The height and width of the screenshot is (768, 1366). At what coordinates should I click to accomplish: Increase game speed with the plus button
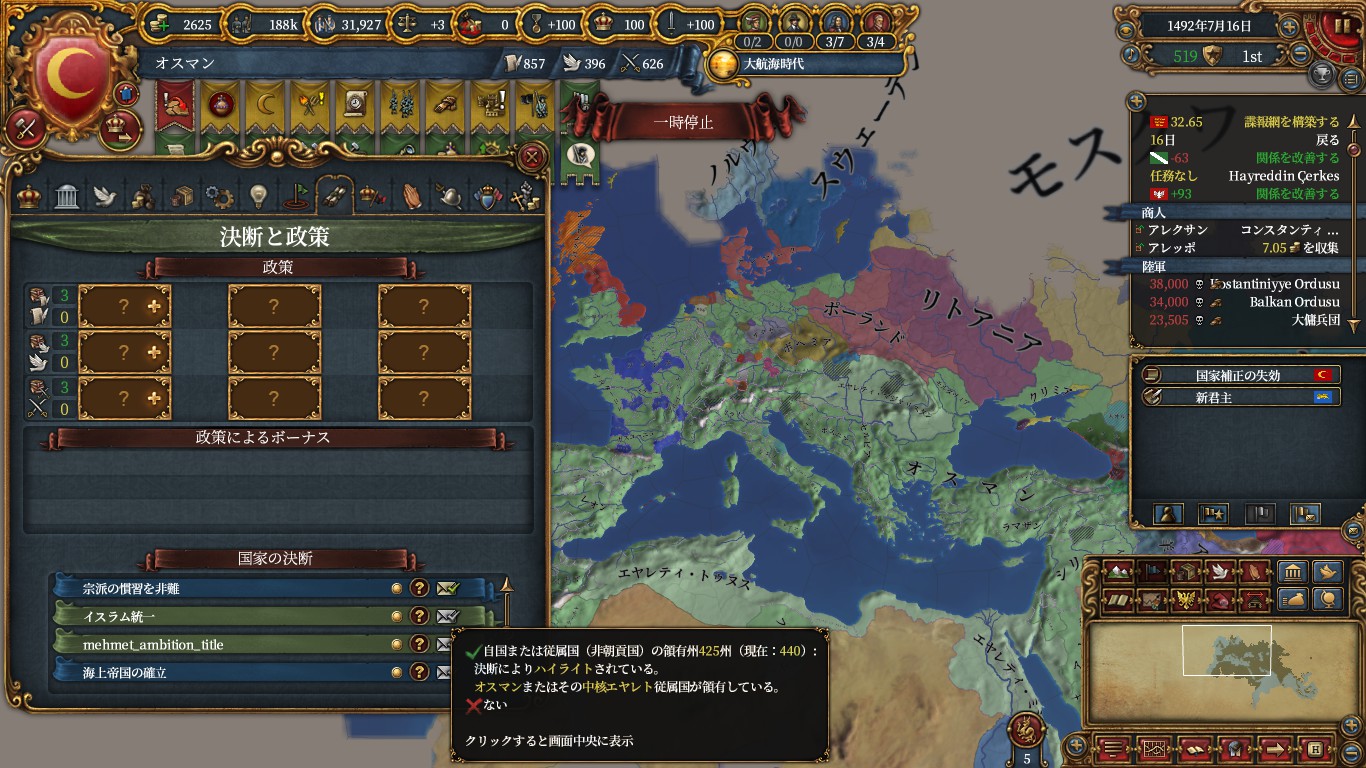point(1290,27)
